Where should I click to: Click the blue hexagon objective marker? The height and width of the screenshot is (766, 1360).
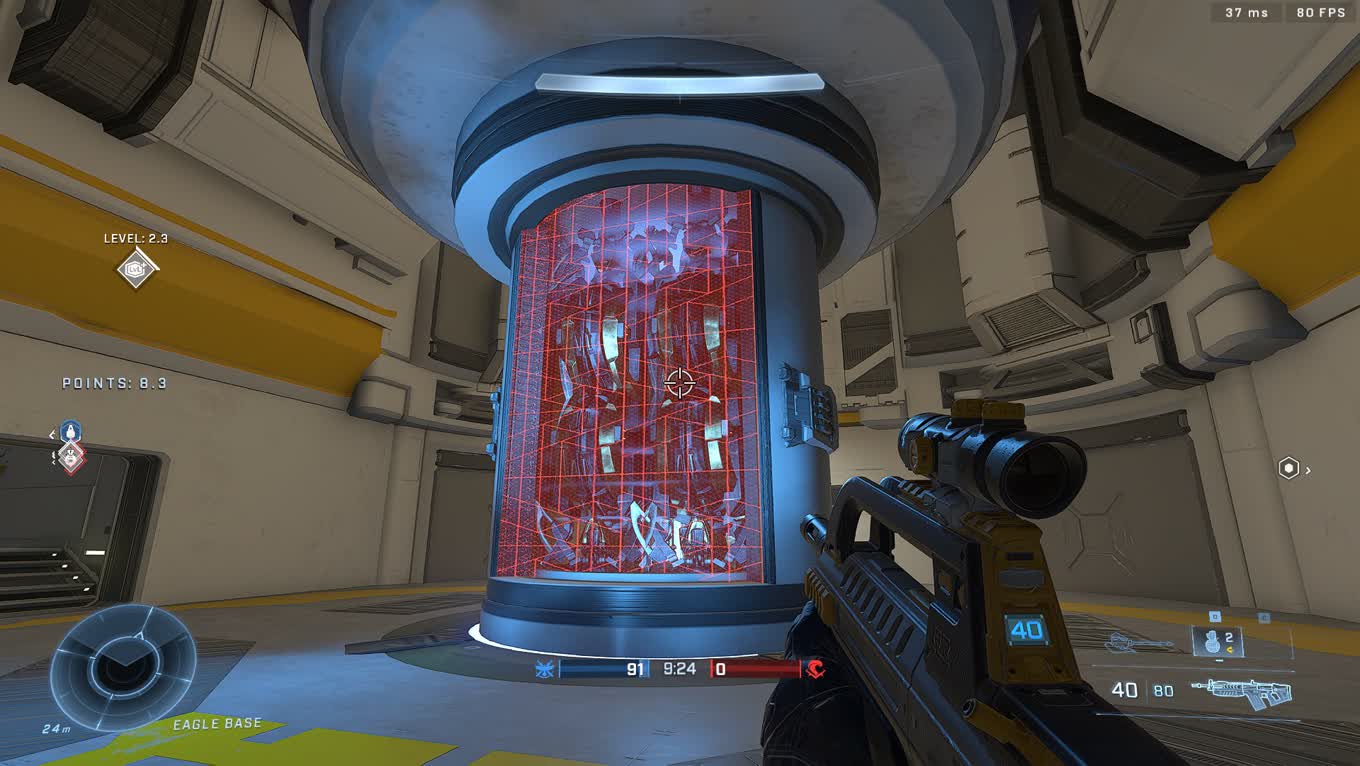(70, 432)
